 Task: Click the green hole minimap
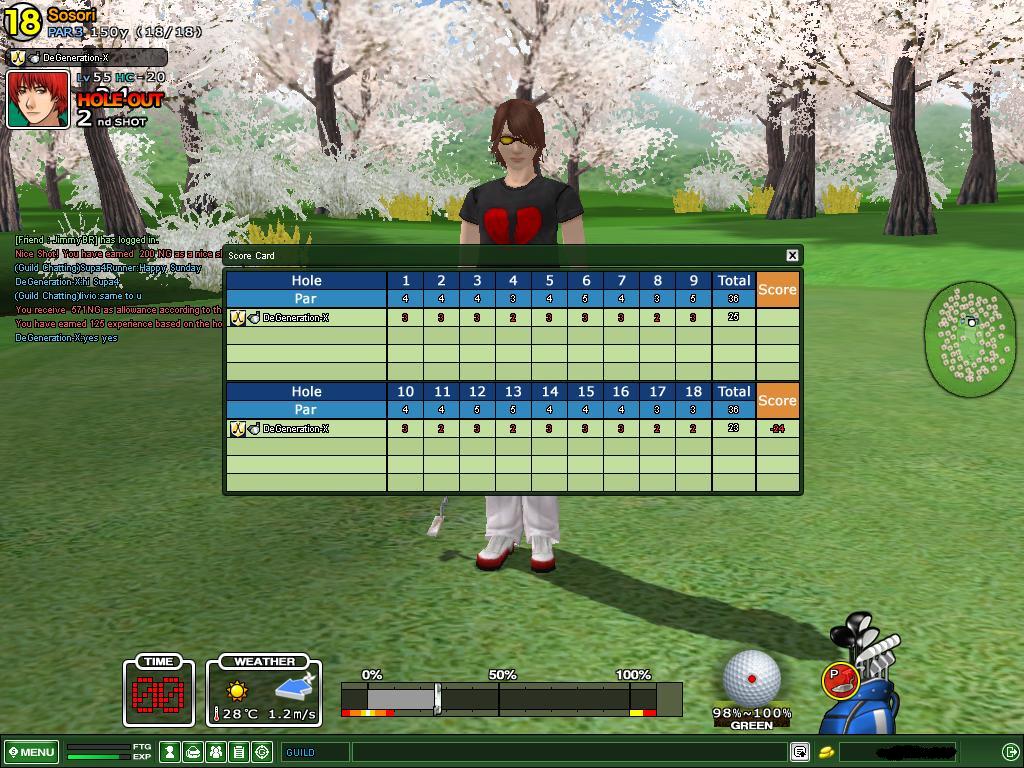[970, 337]
